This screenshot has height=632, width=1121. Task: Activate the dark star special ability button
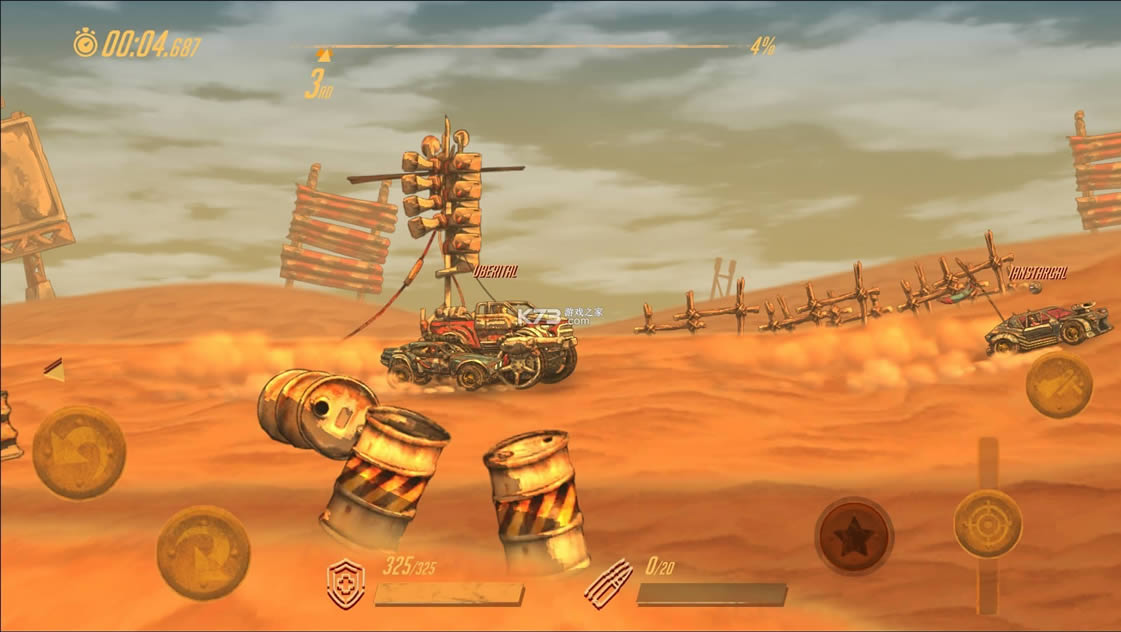click(x=854, y=537)
